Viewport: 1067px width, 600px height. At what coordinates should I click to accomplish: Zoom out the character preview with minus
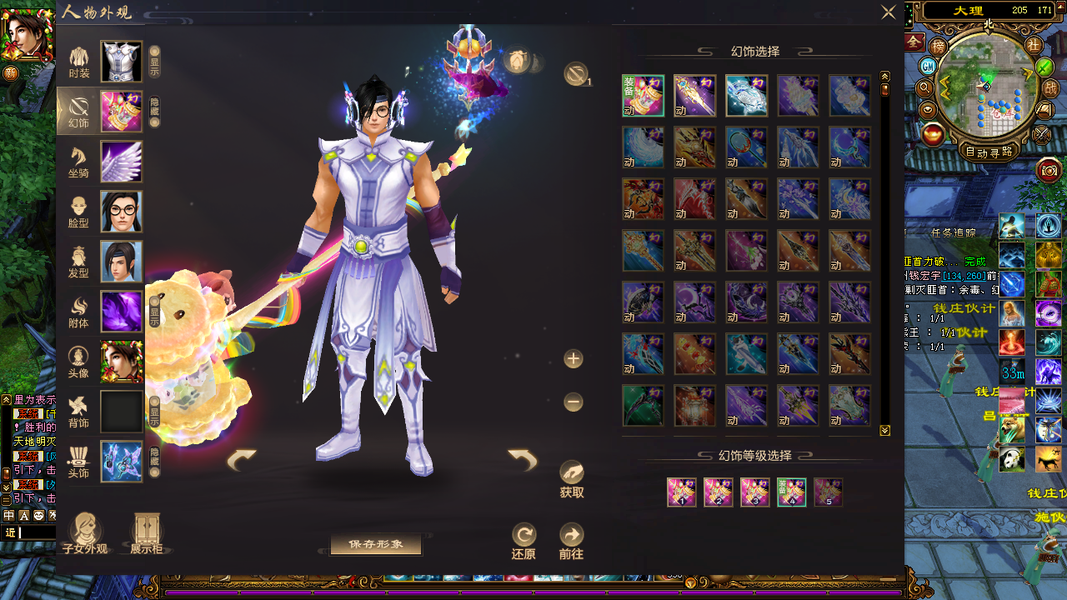[573, 402]
